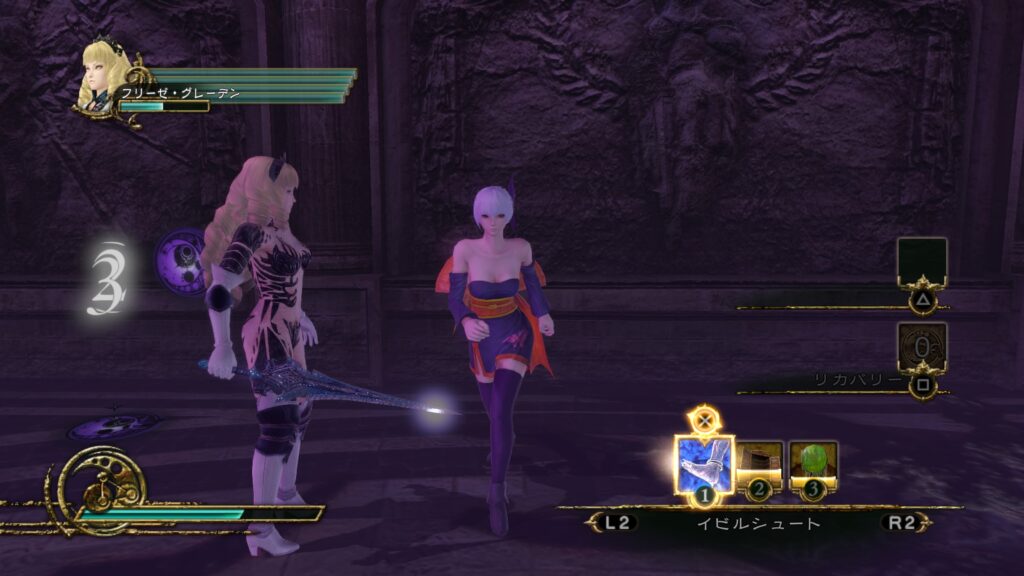The width and height of the screenshot is (1024, 576).
Task: Choose the brown trap card in slot 2
Action: 760,465
